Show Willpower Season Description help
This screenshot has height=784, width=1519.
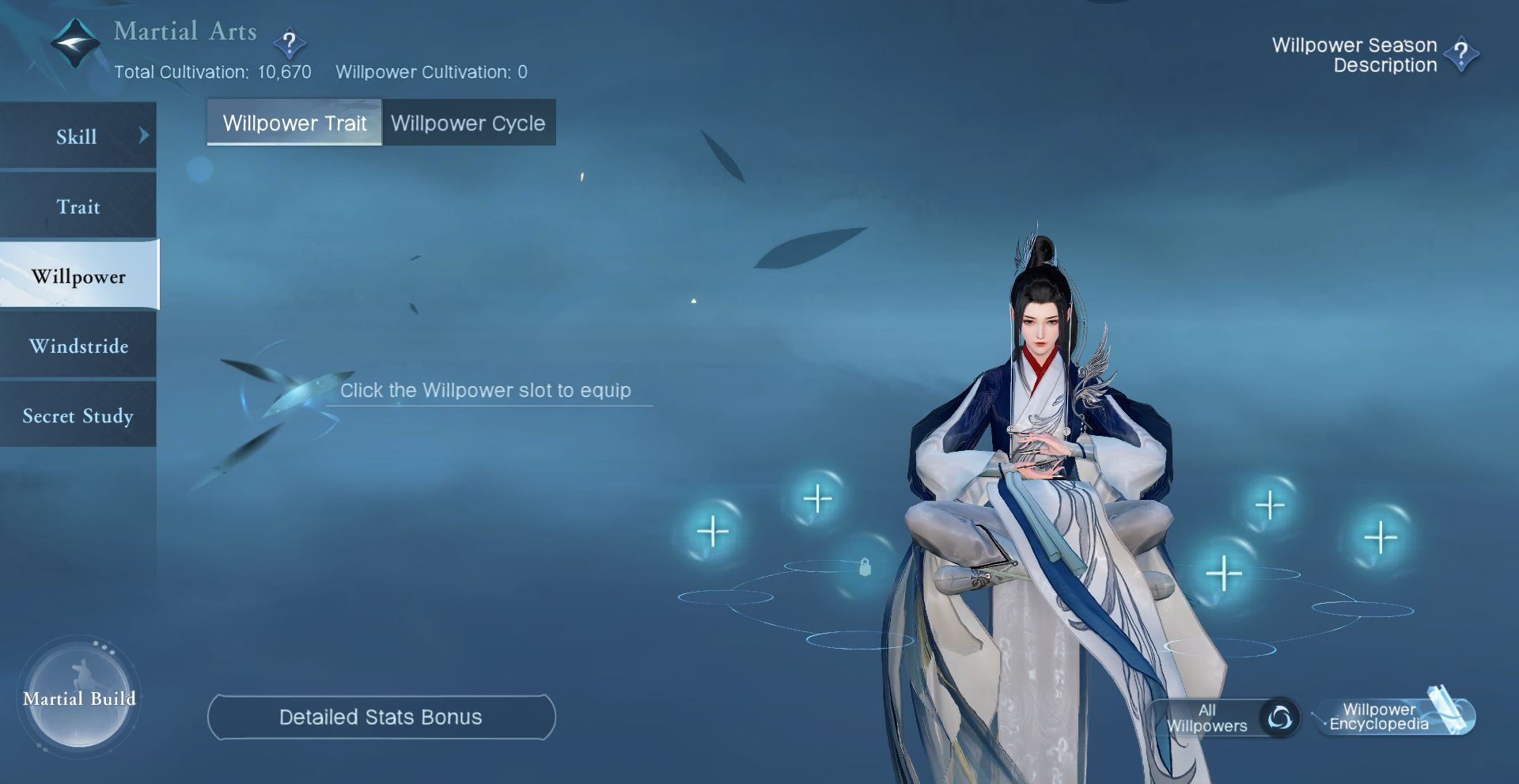pos(1460,55)
